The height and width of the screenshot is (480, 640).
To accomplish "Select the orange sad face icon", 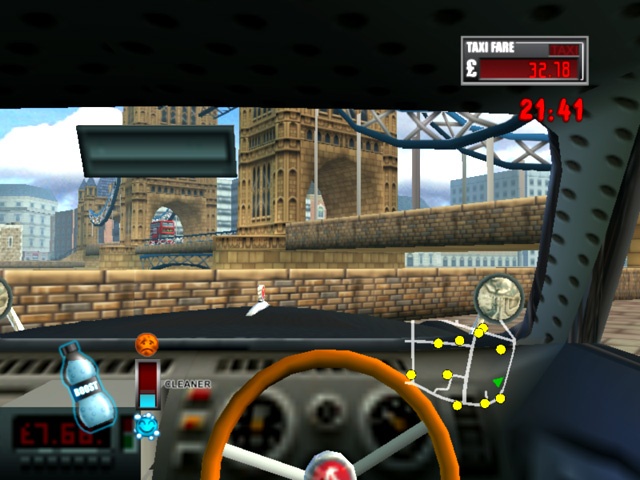I will 147,345.
